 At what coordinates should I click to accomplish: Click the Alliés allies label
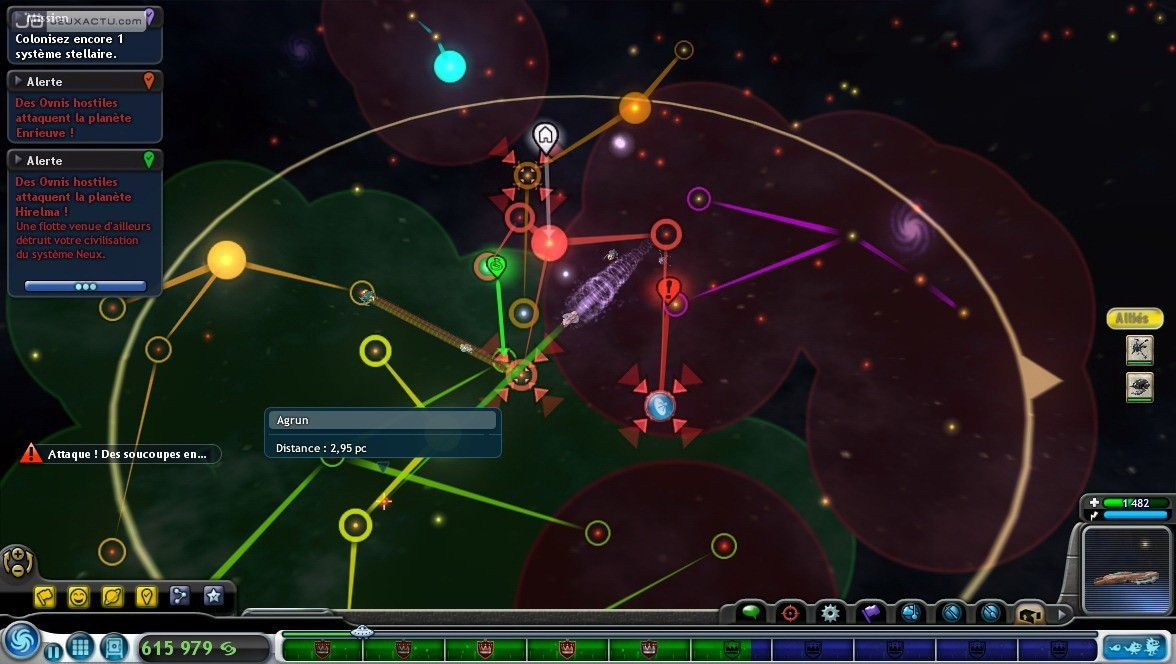click(1135, 319)
